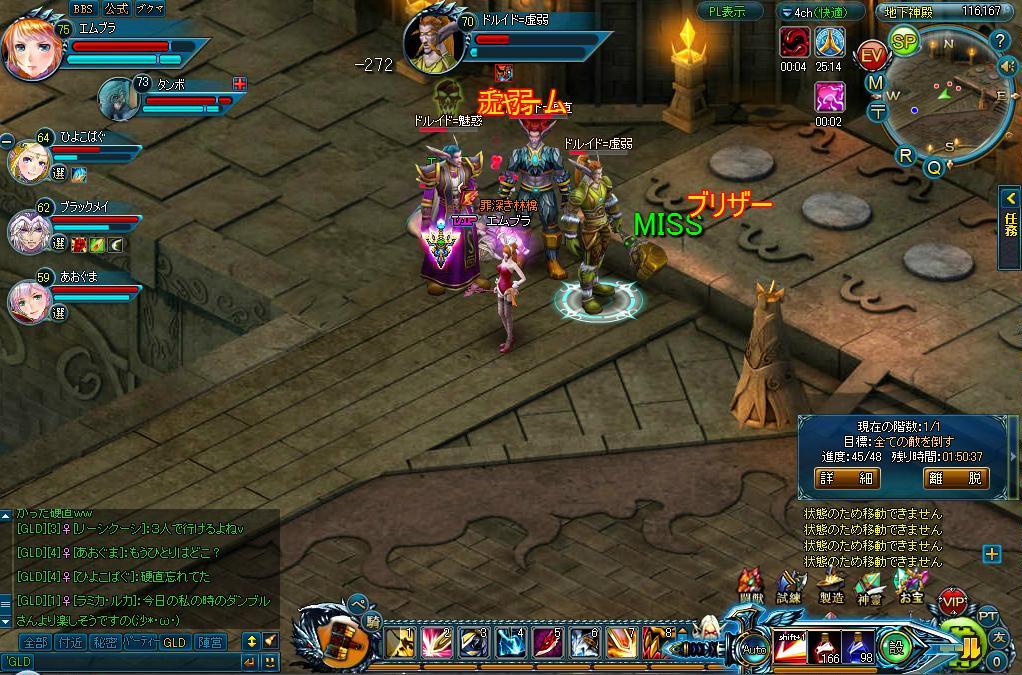The height and width of the screenshot is (675, 1022).
Task: Switch chat to the 全部 tab
Action: point(35,642)
